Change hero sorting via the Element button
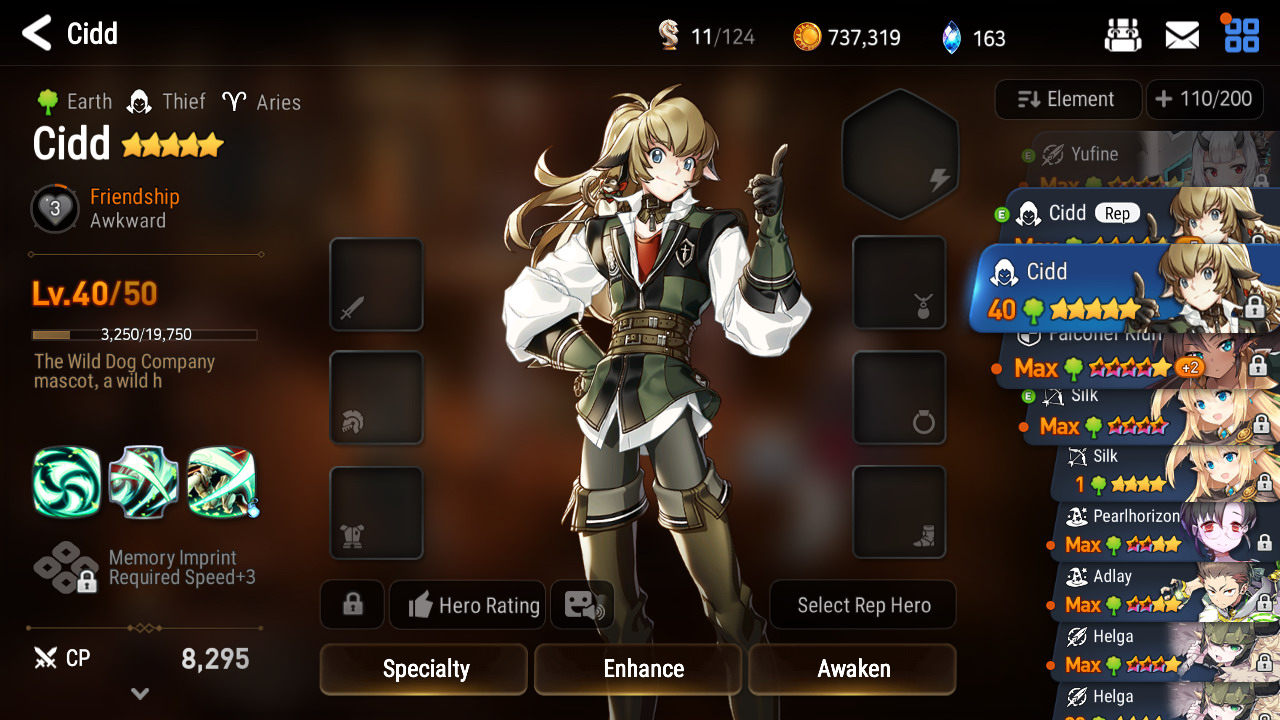The image size is (1280, 720). click(x=1067, y=99)
